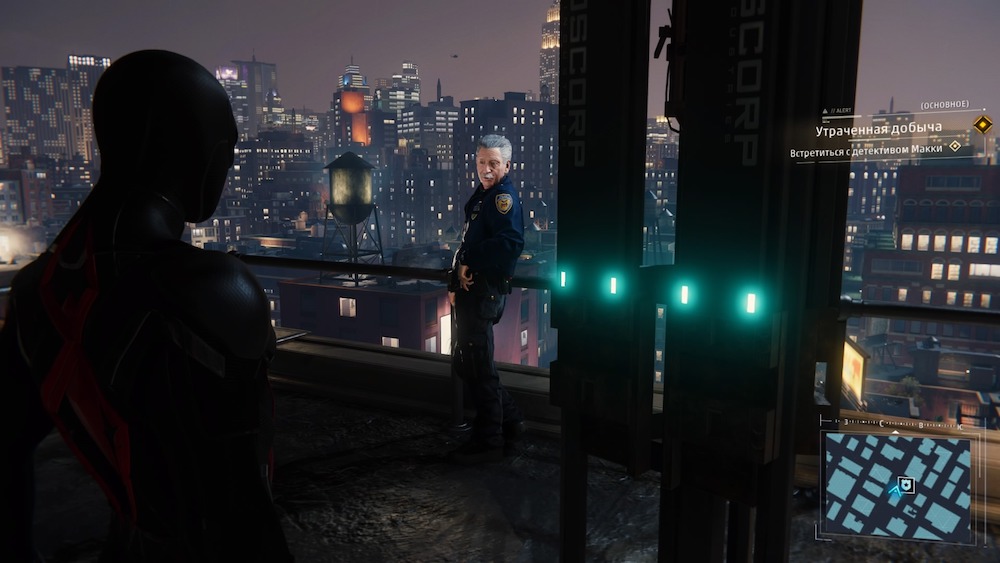Open the city minimap

click(x=896, y=484)
